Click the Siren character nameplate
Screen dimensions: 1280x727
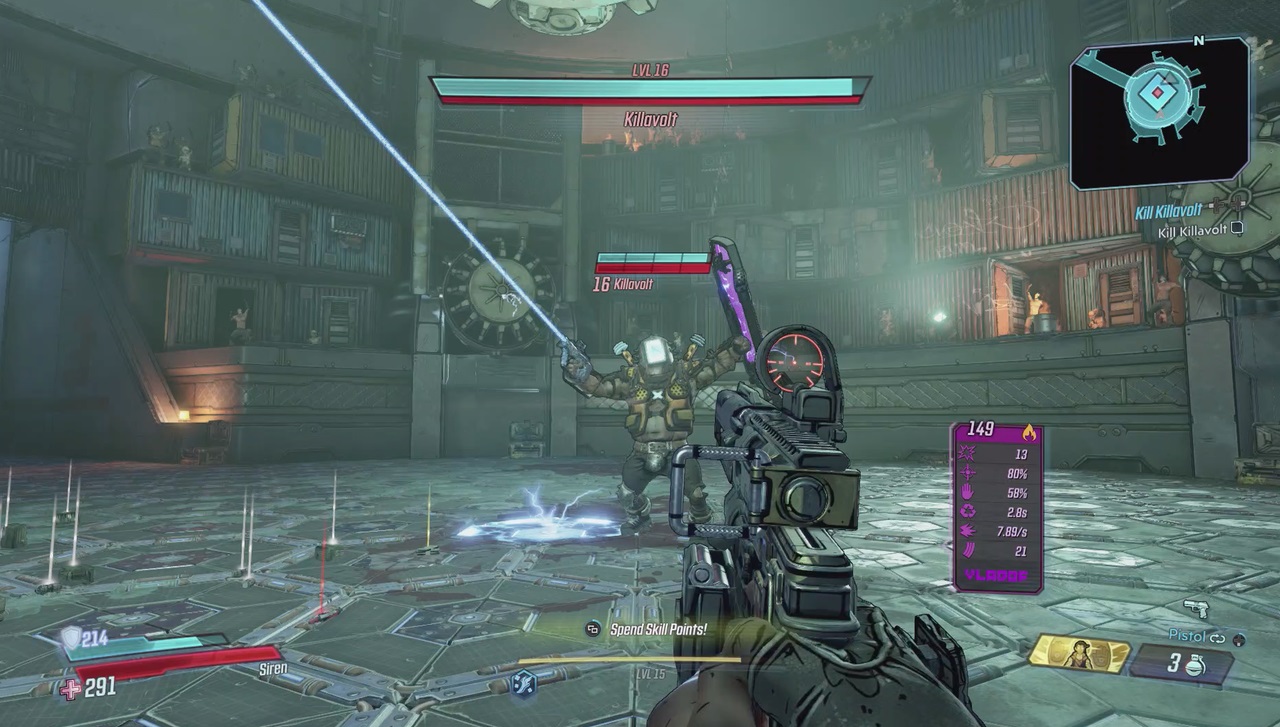click(272, 668)
